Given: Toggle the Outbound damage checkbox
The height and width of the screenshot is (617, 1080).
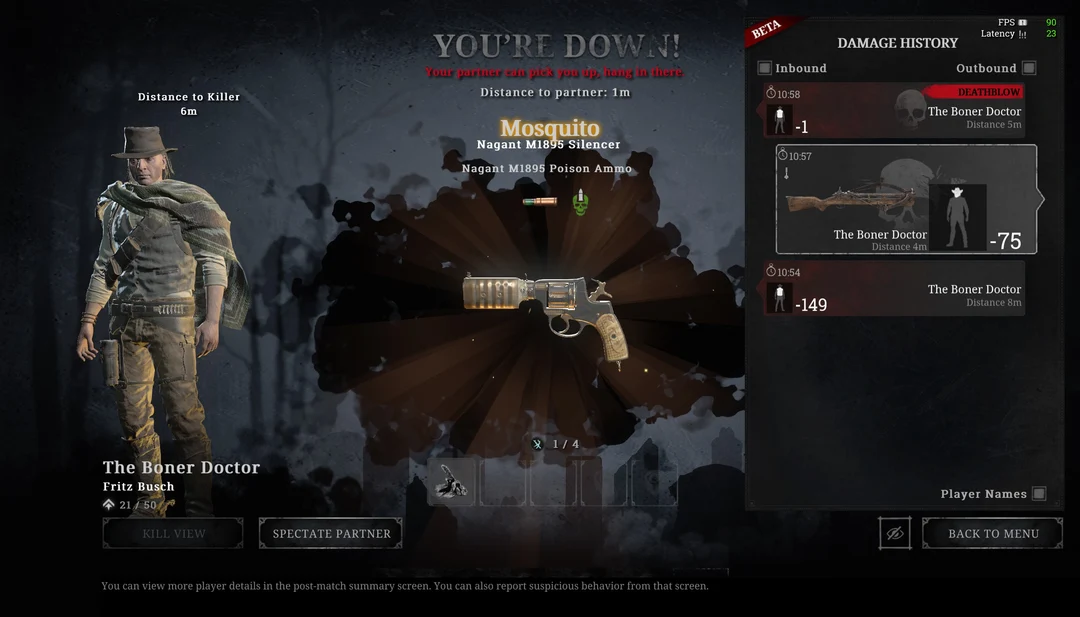Looking at the screenshot, I should click(x=1029, y=68).
